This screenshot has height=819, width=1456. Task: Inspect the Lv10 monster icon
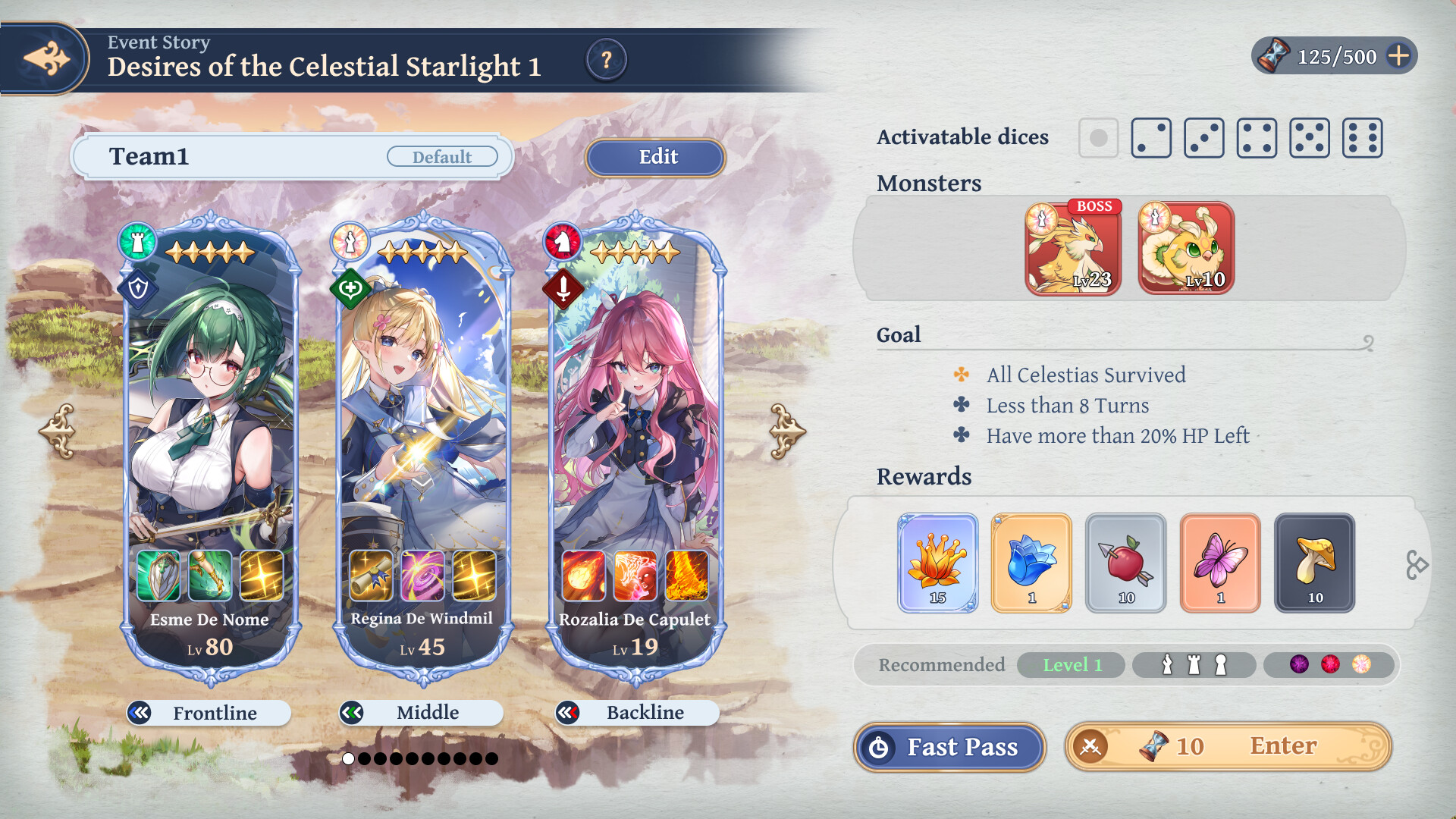(1184, 248)
